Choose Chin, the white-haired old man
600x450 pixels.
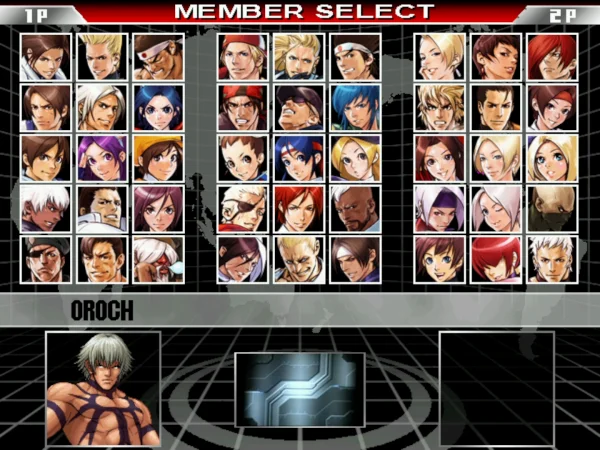[x=158, y=259]
